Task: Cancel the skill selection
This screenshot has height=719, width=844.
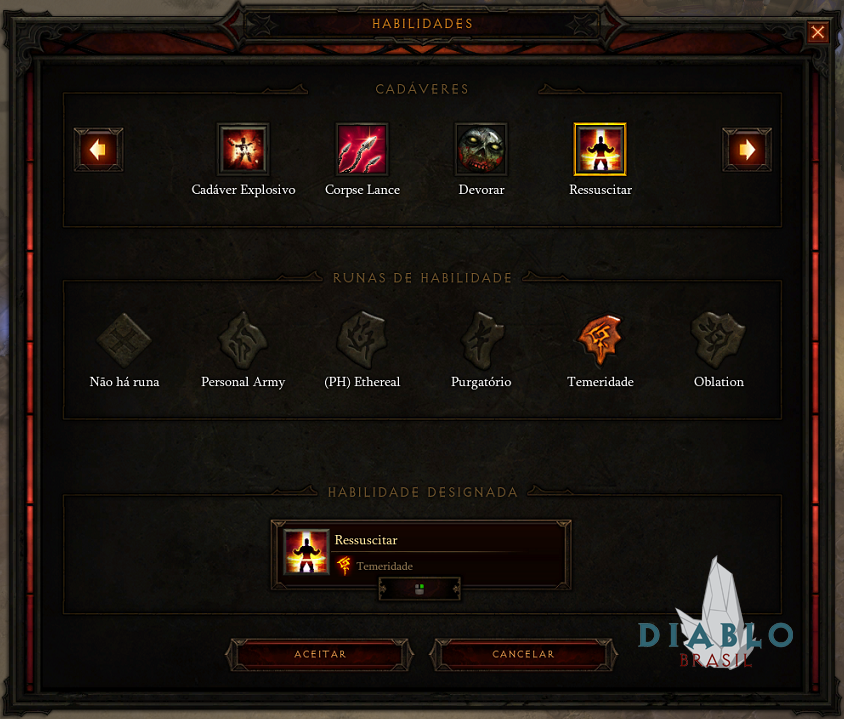Action: (x=523, y=654)
